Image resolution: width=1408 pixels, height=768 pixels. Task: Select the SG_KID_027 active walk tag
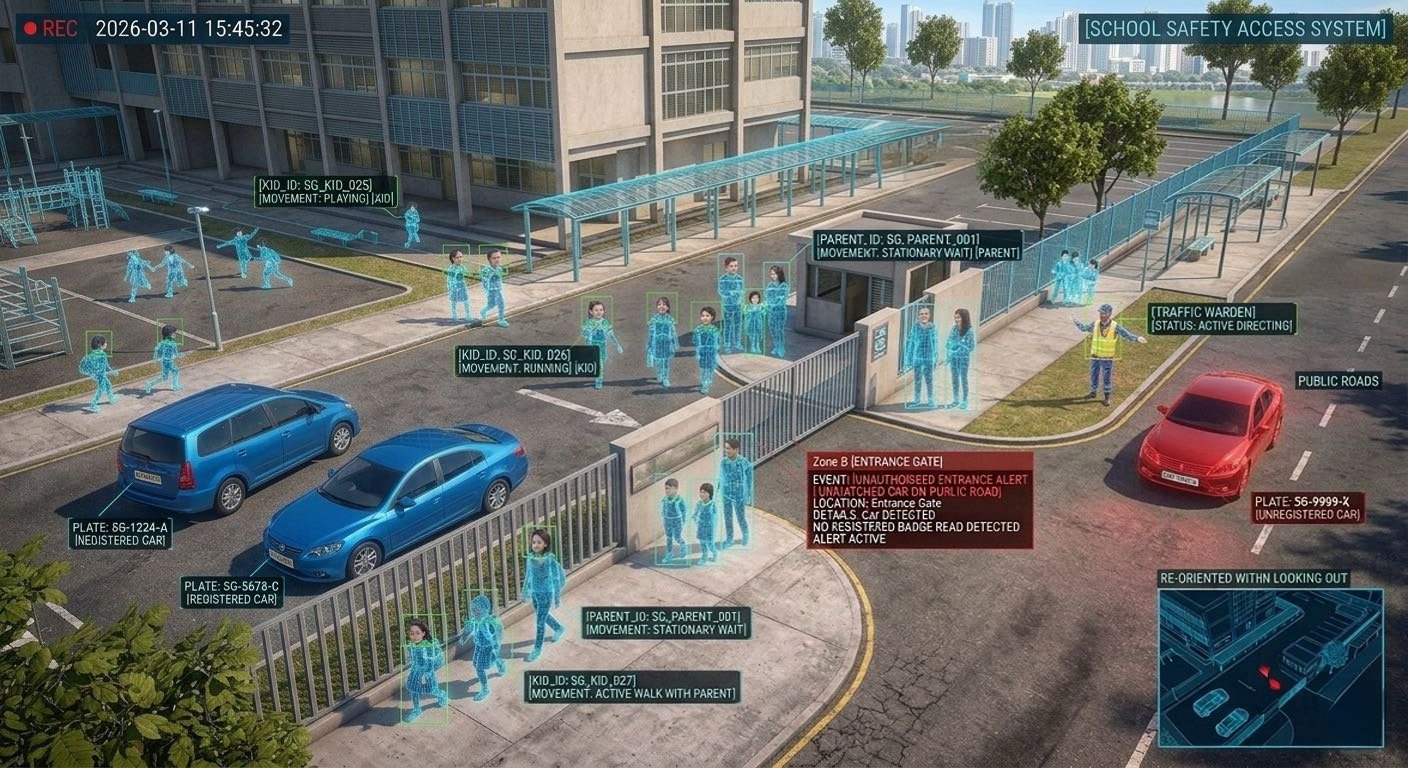632,686
